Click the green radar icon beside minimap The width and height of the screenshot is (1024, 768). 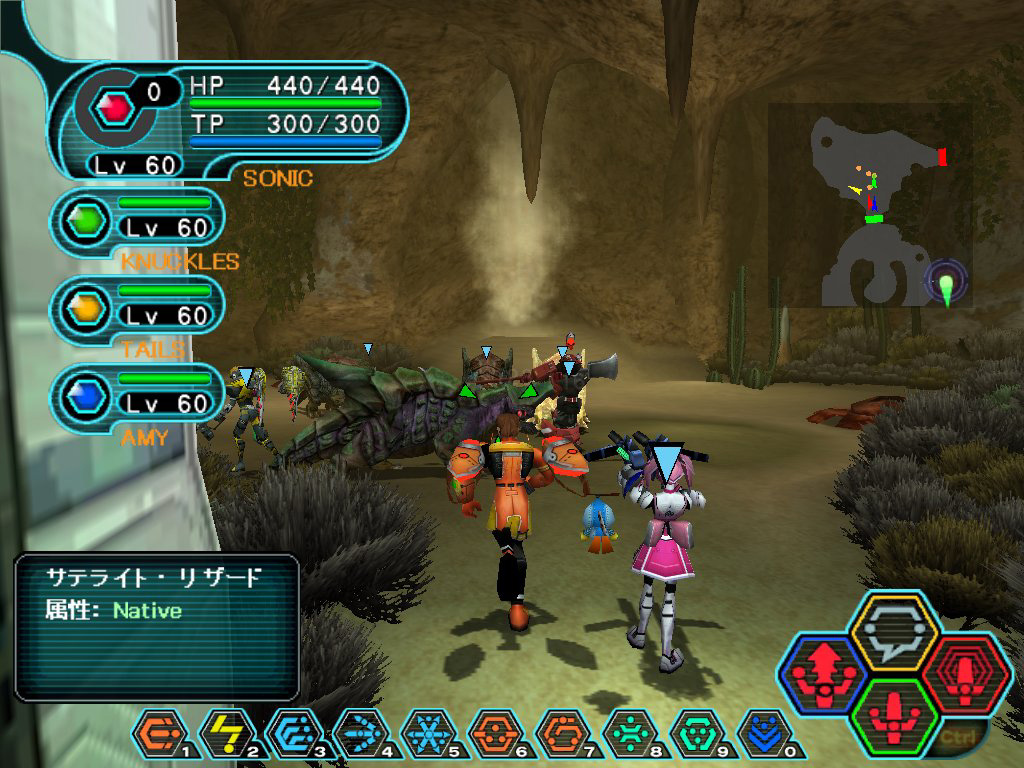point(946,283)
